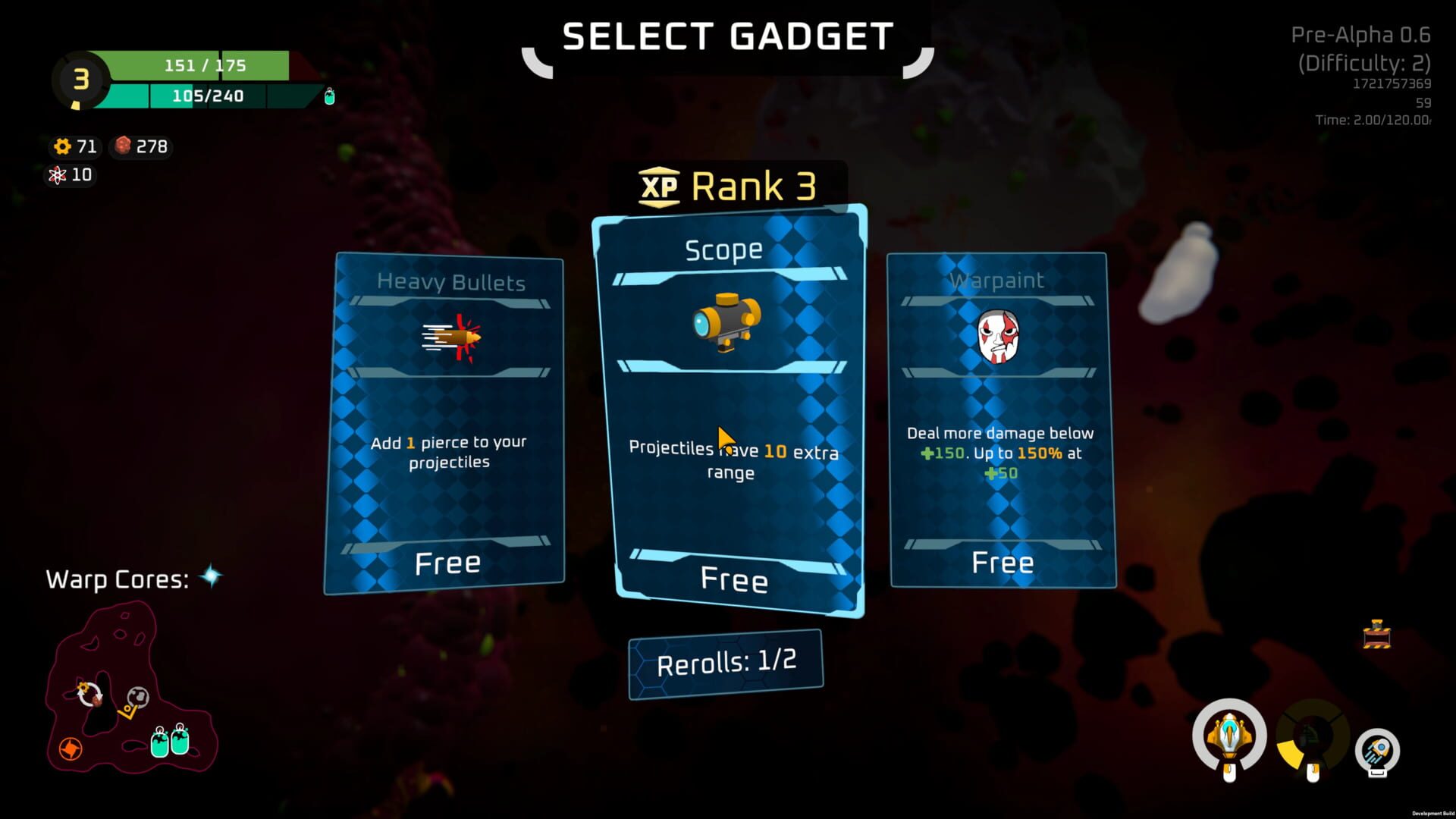Click the Warp Cores star icon
This screenshot has width=1456, height=819.
coord(210,575)
